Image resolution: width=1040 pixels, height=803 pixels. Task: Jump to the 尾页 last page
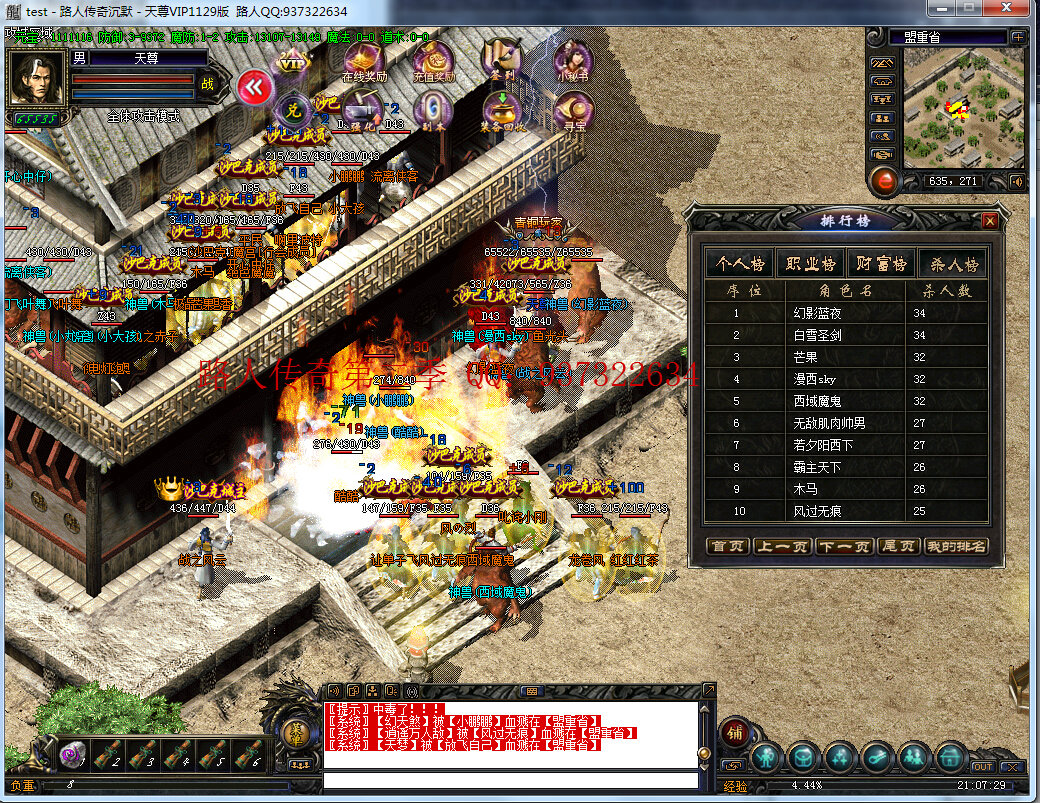click(897, 546)
